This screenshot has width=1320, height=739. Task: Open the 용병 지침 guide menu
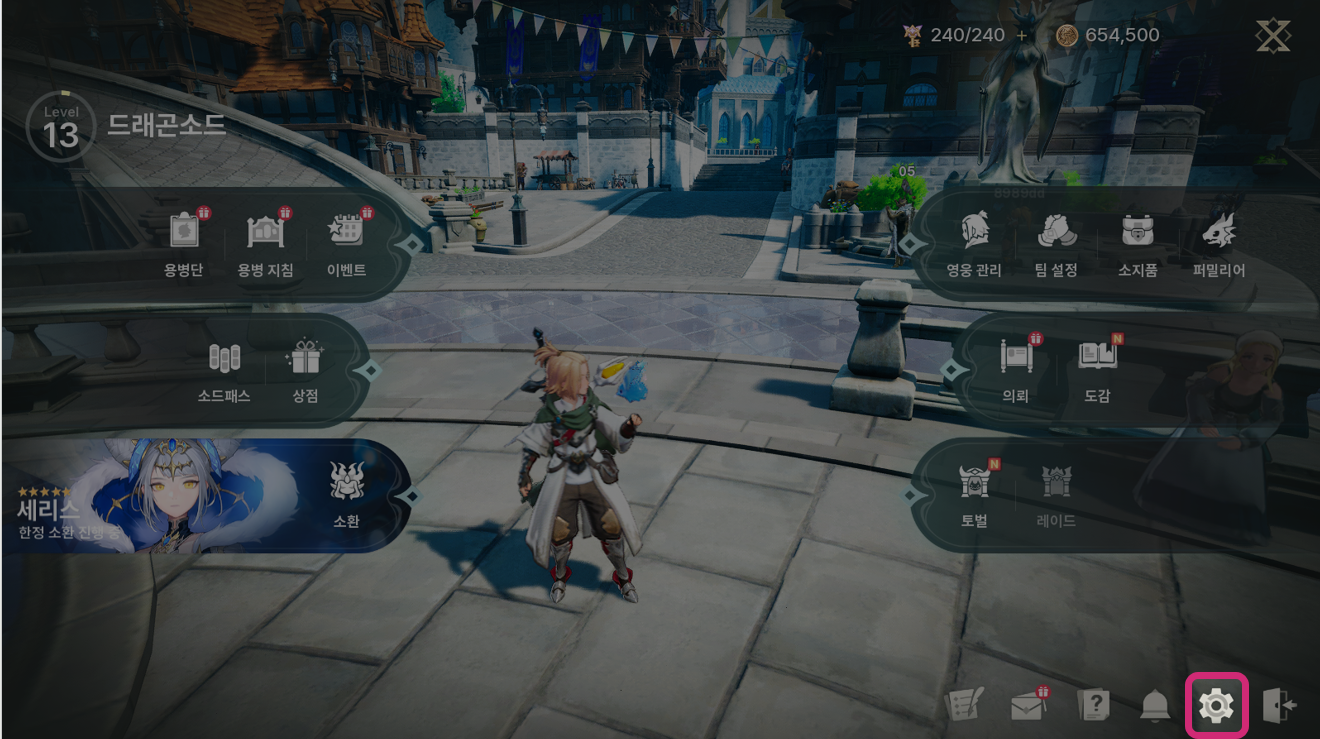click(265, 243)
